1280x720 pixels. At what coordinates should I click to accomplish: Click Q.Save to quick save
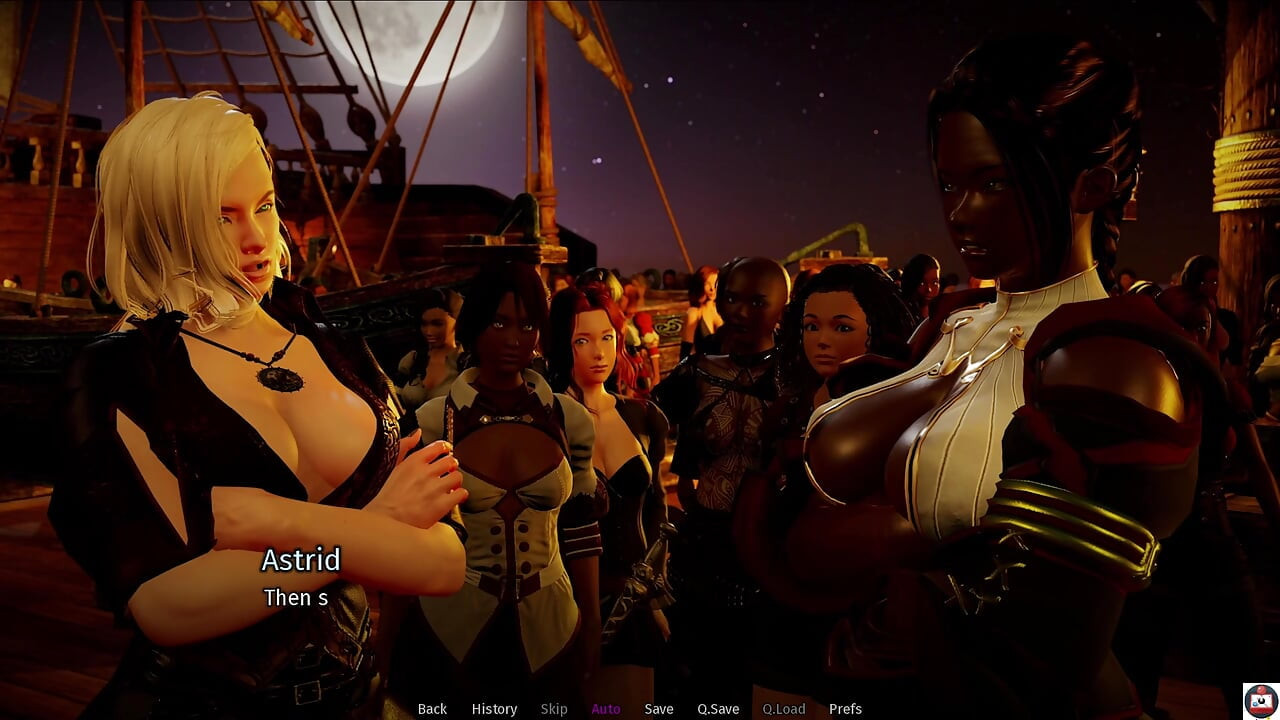(x=718, y=709)
